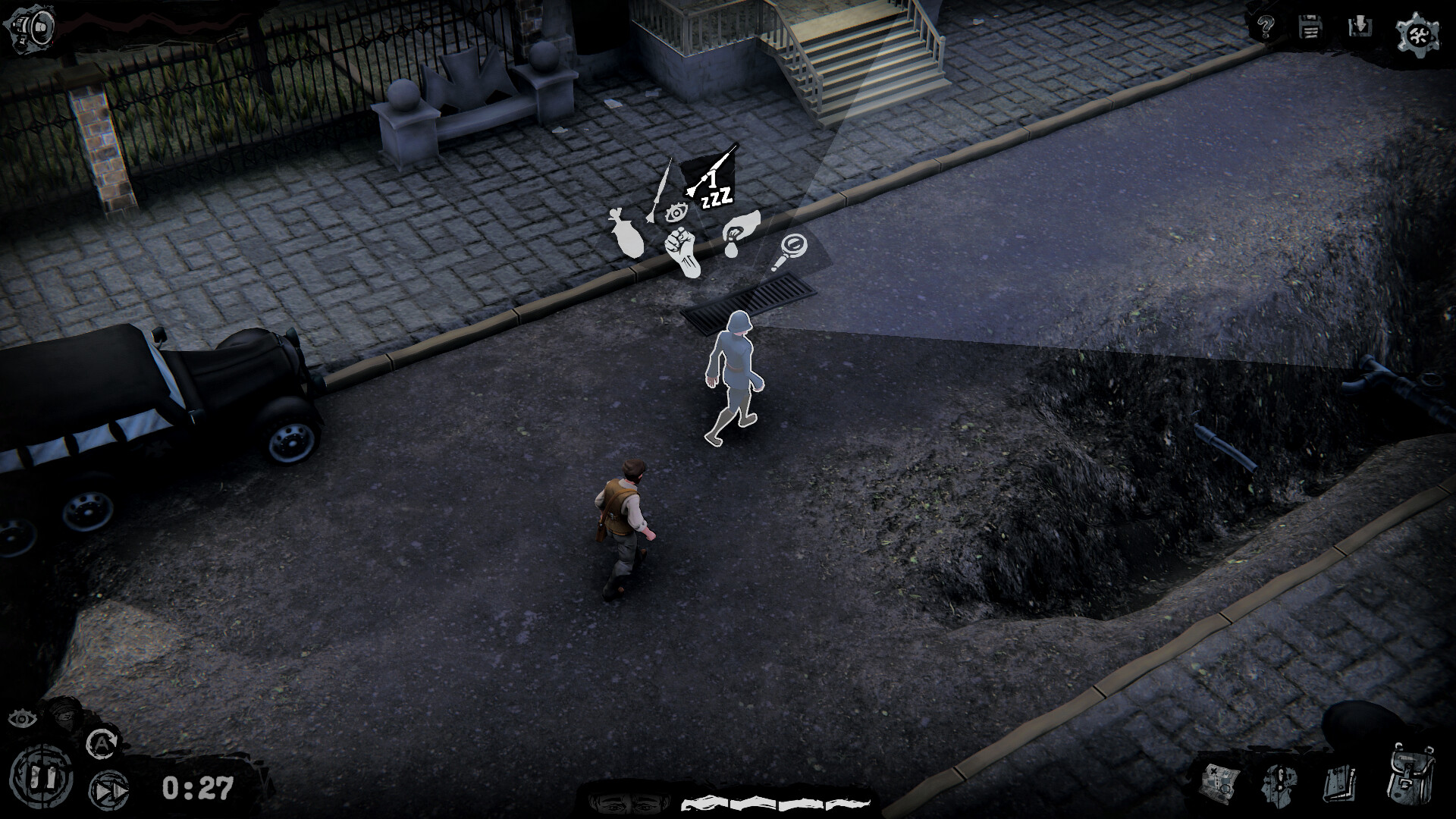The height and width of the screenshot is (819, 1456).
Task: Pick the meat lure distraction icon
Action: click(626, 234)
